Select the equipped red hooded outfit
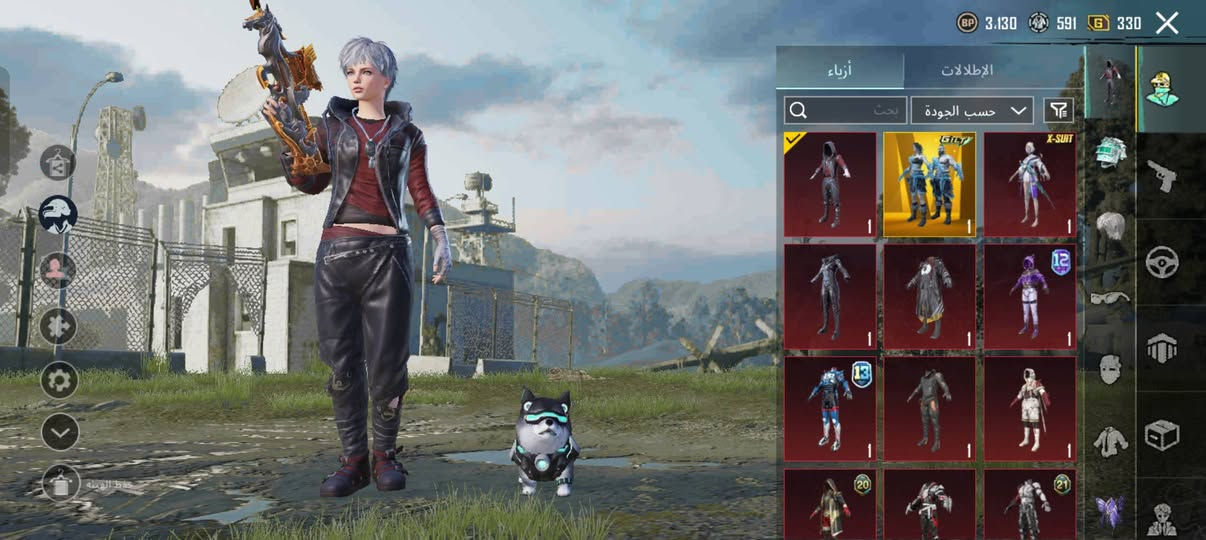Image resolution: width=1206 pixels, height=540 pixels. (x=830, y=185)
